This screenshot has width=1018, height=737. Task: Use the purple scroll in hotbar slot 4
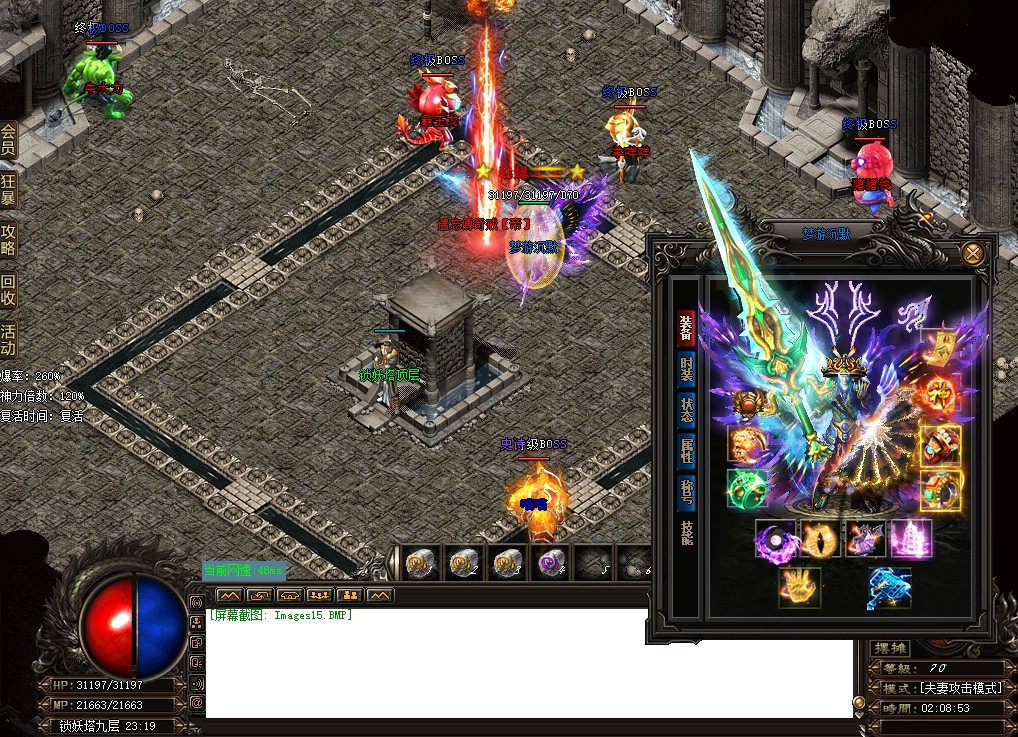(x=551, y=564)
